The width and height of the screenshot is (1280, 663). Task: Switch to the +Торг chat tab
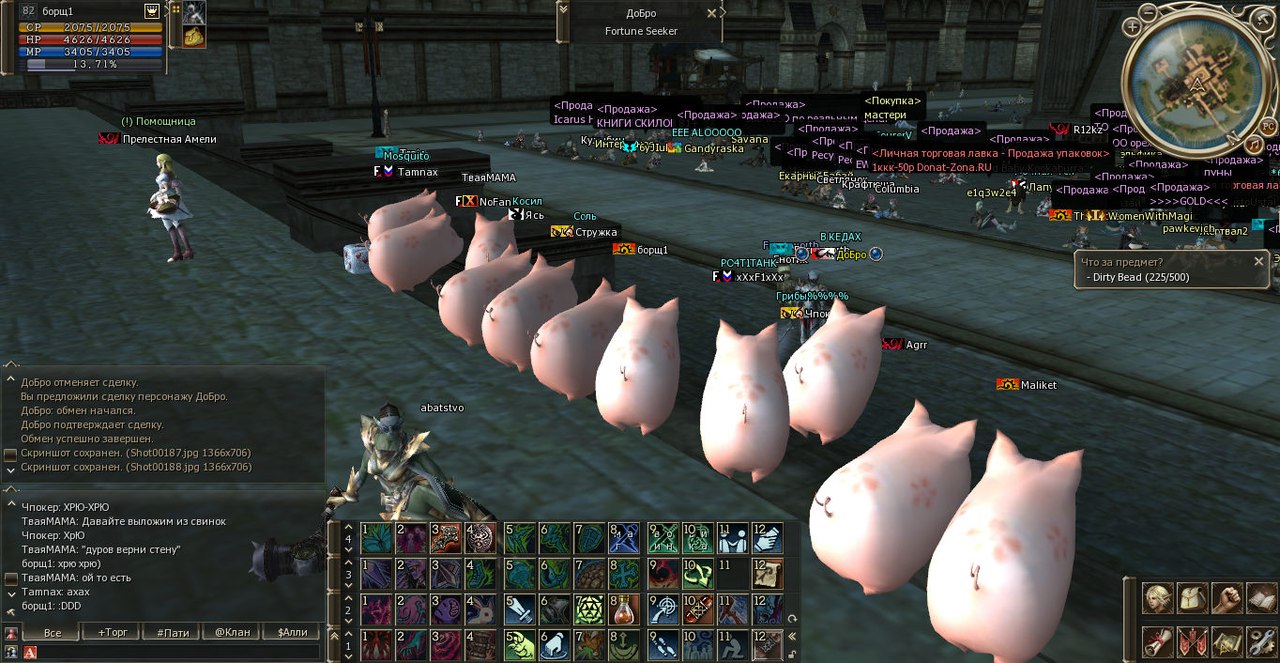click(111, 632)
